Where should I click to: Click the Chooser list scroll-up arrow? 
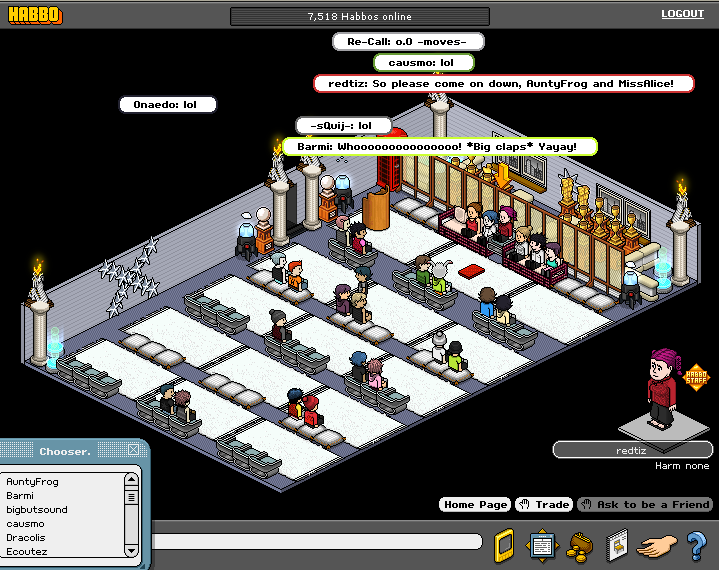pos(131,480)
